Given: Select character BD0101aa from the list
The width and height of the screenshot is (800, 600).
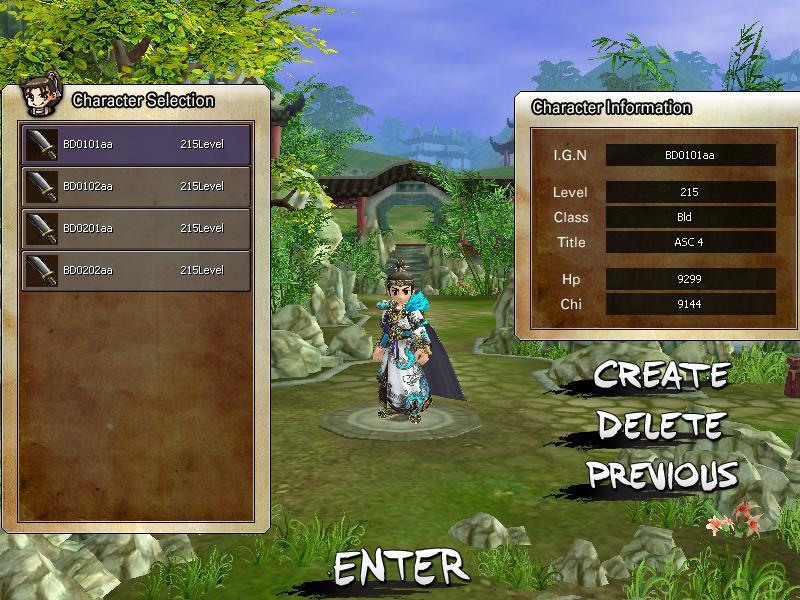Looking at the screenshot, I should tap(136, 144).
